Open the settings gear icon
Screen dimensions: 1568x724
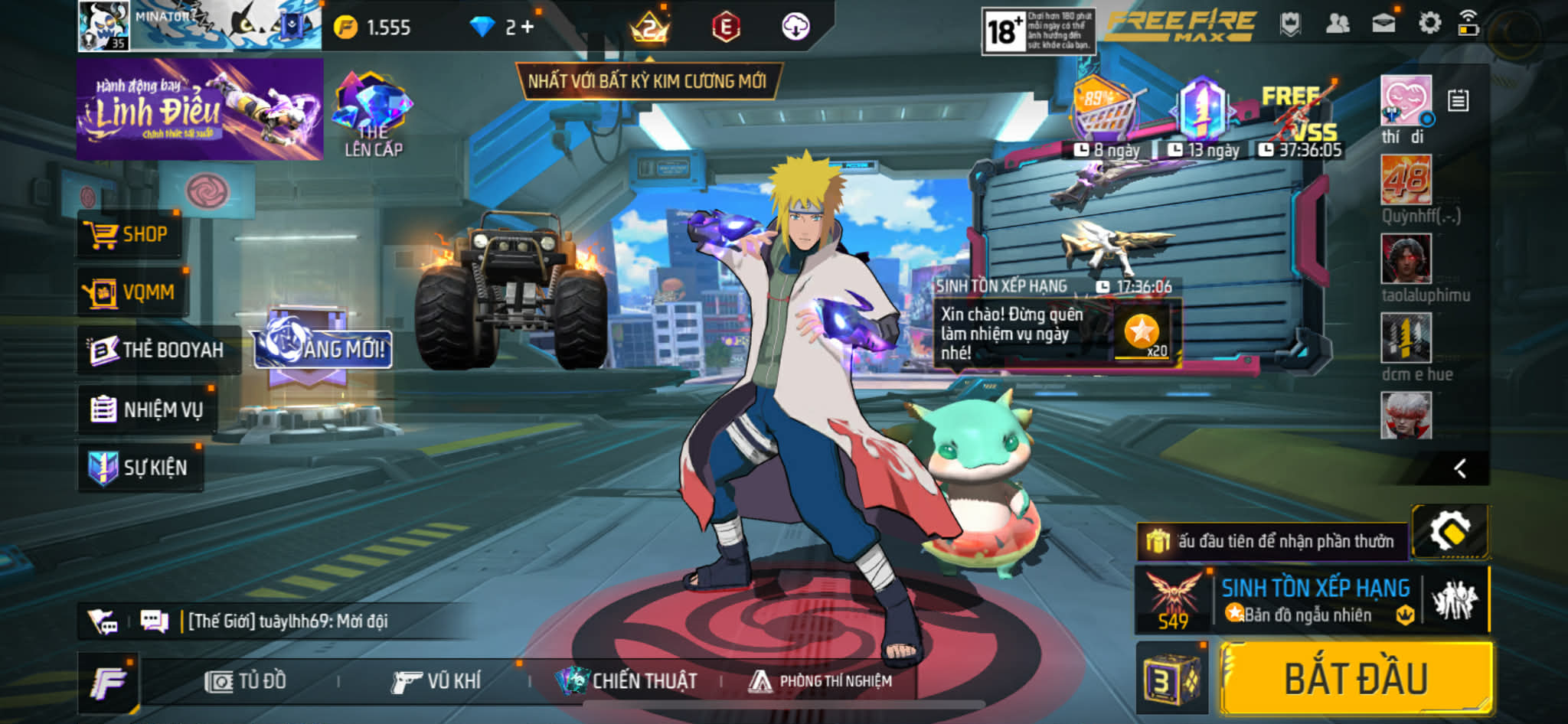pyautogui.click(x=1429, y=24)
